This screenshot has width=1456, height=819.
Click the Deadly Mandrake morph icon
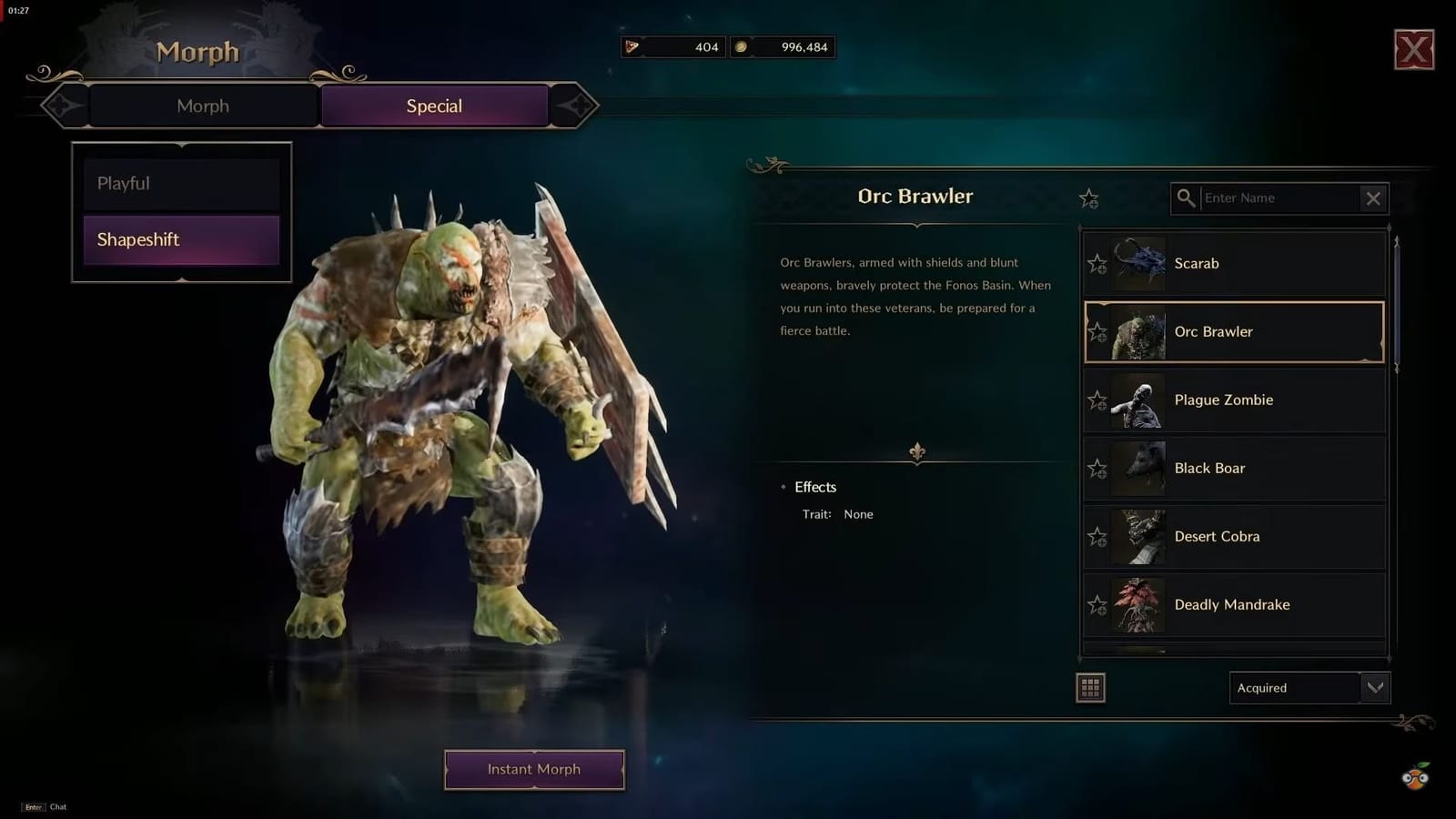[x=1137, y=604]
